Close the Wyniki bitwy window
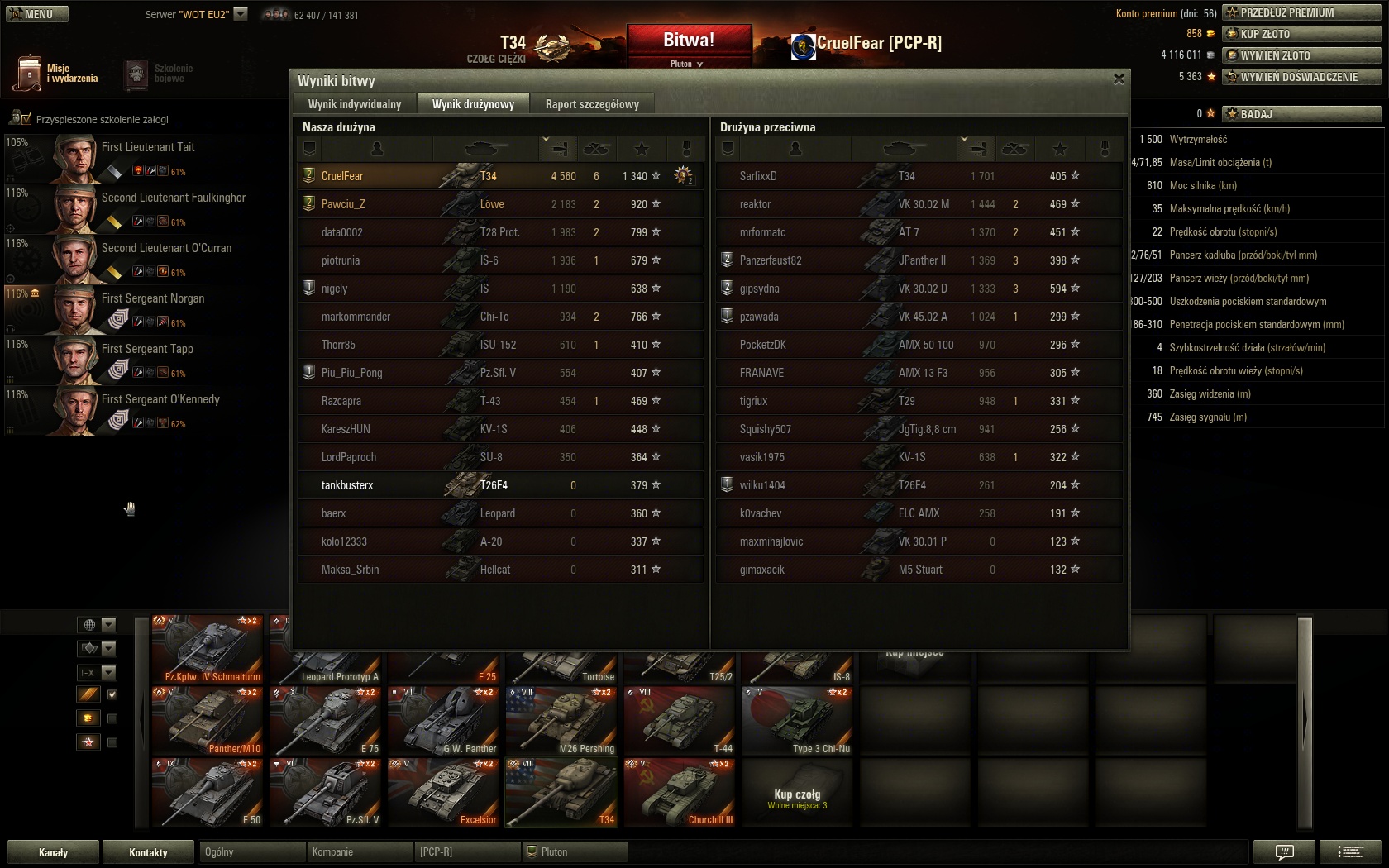The width and height of the screenshot is (1389, 868). pyautogui.click(x=1119, y=79)
